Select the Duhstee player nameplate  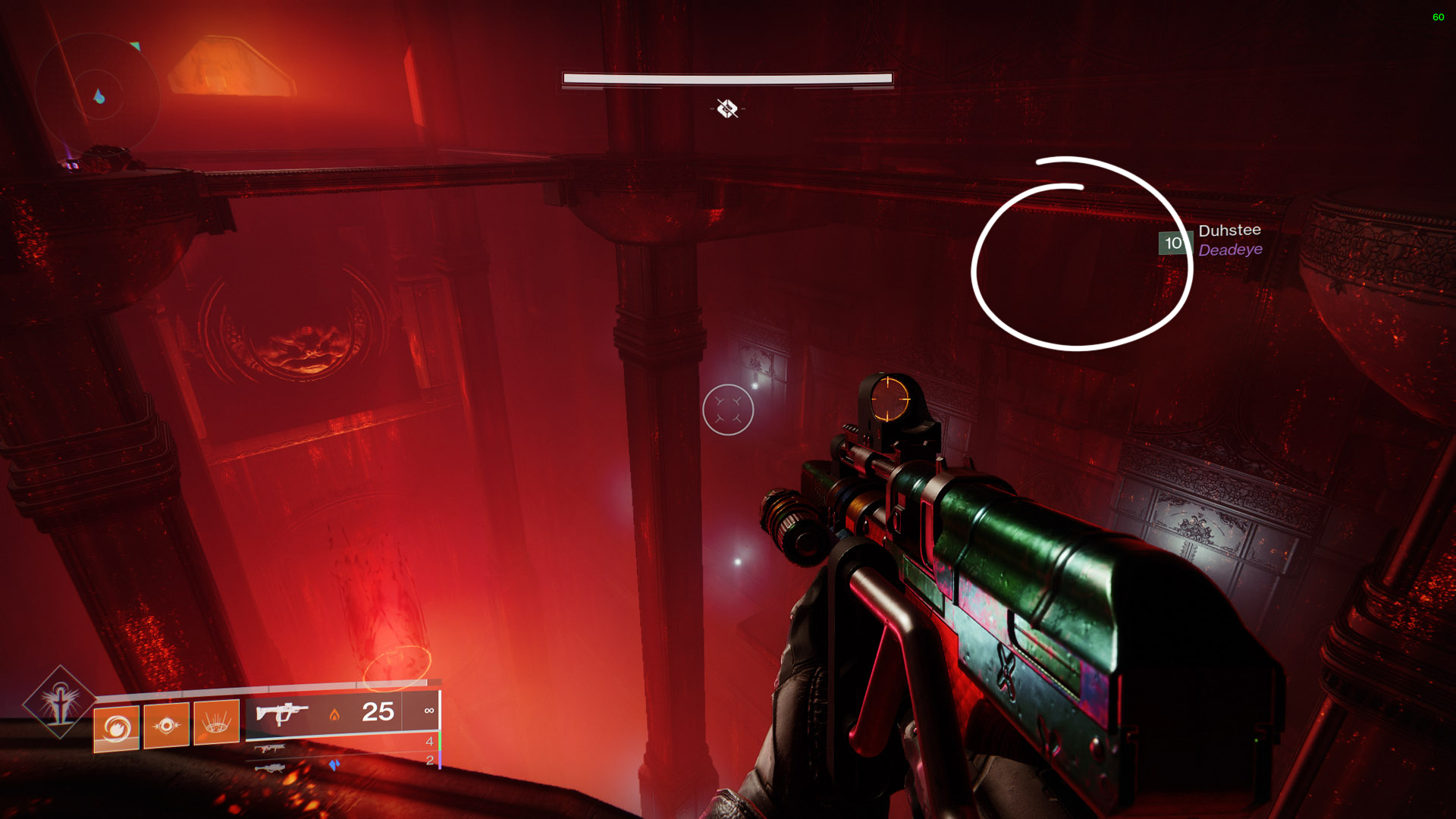pyautogui.click(x=1228, y=231)
